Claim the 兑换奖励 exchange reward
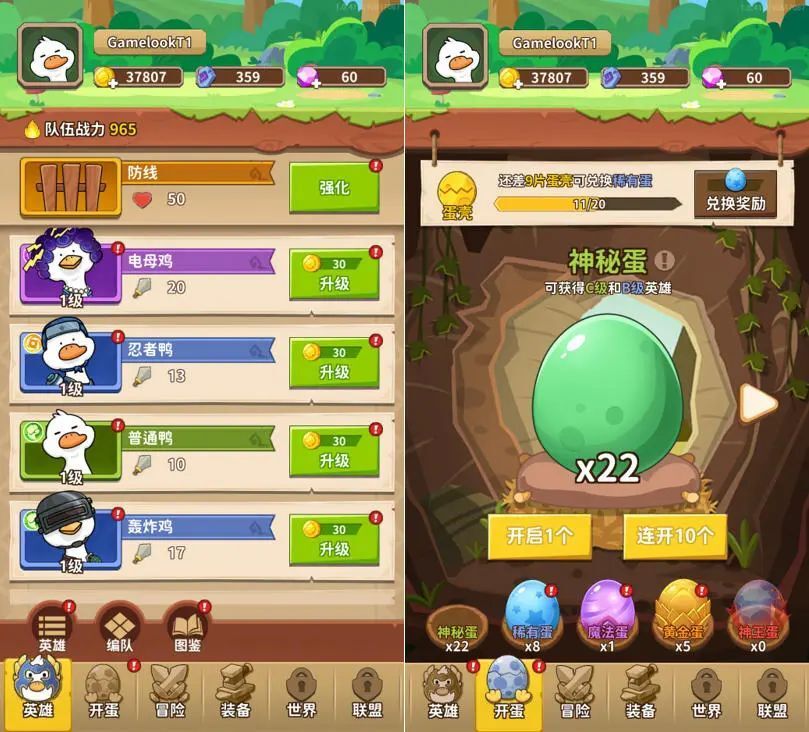Screen dimensions: 809x732 (x=735, y=192)
